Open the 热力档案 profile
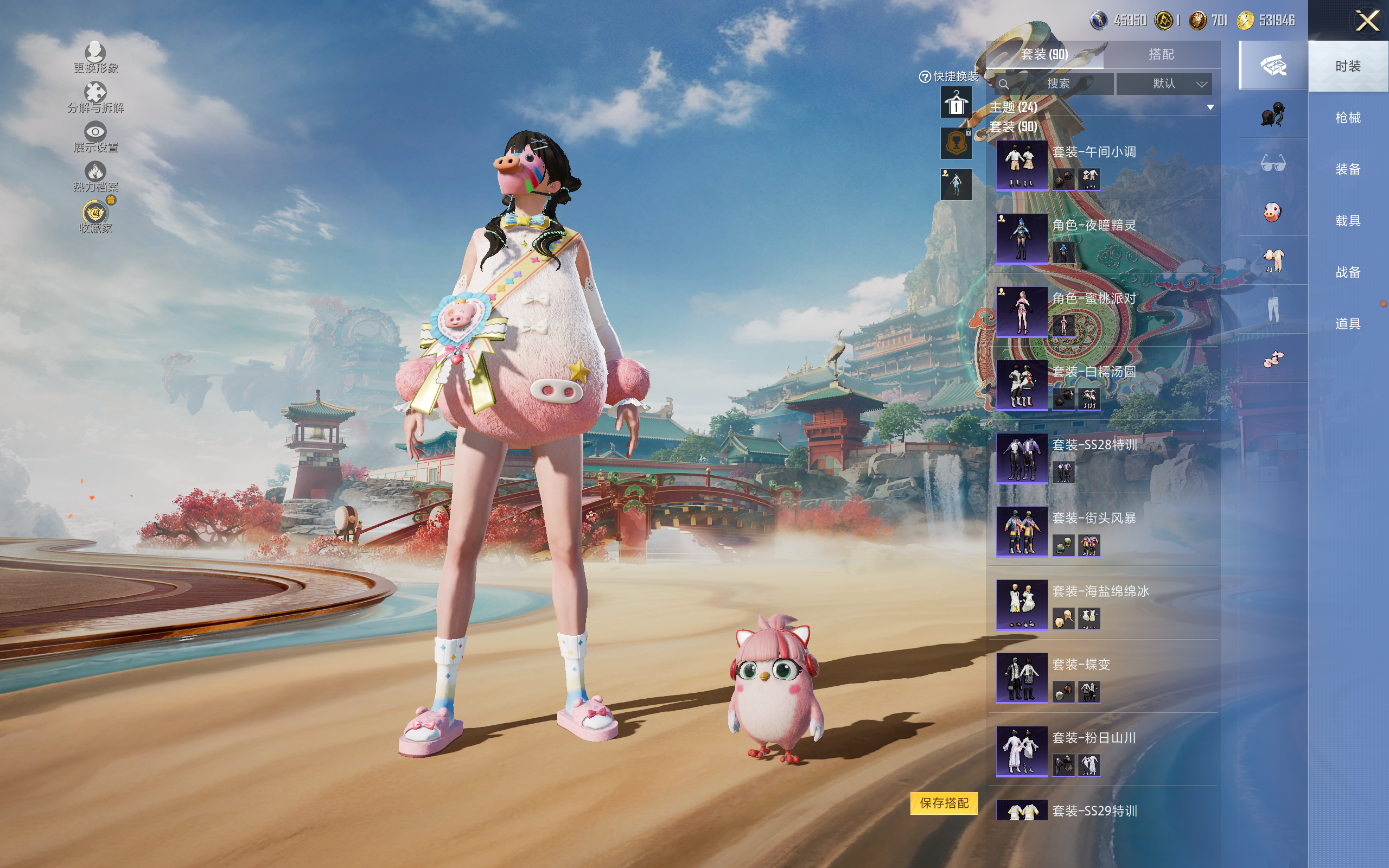The width and height of the screenshot is (1389, 868). click(95, 176)
